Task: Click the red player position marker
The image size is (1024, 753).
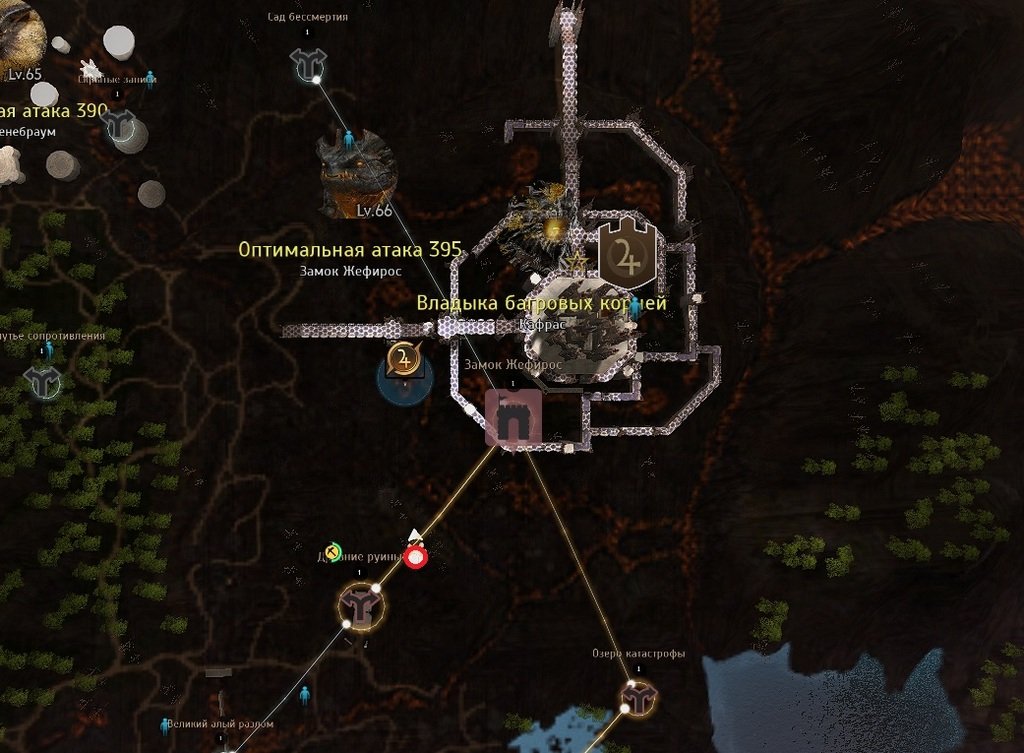Action: 416,557
